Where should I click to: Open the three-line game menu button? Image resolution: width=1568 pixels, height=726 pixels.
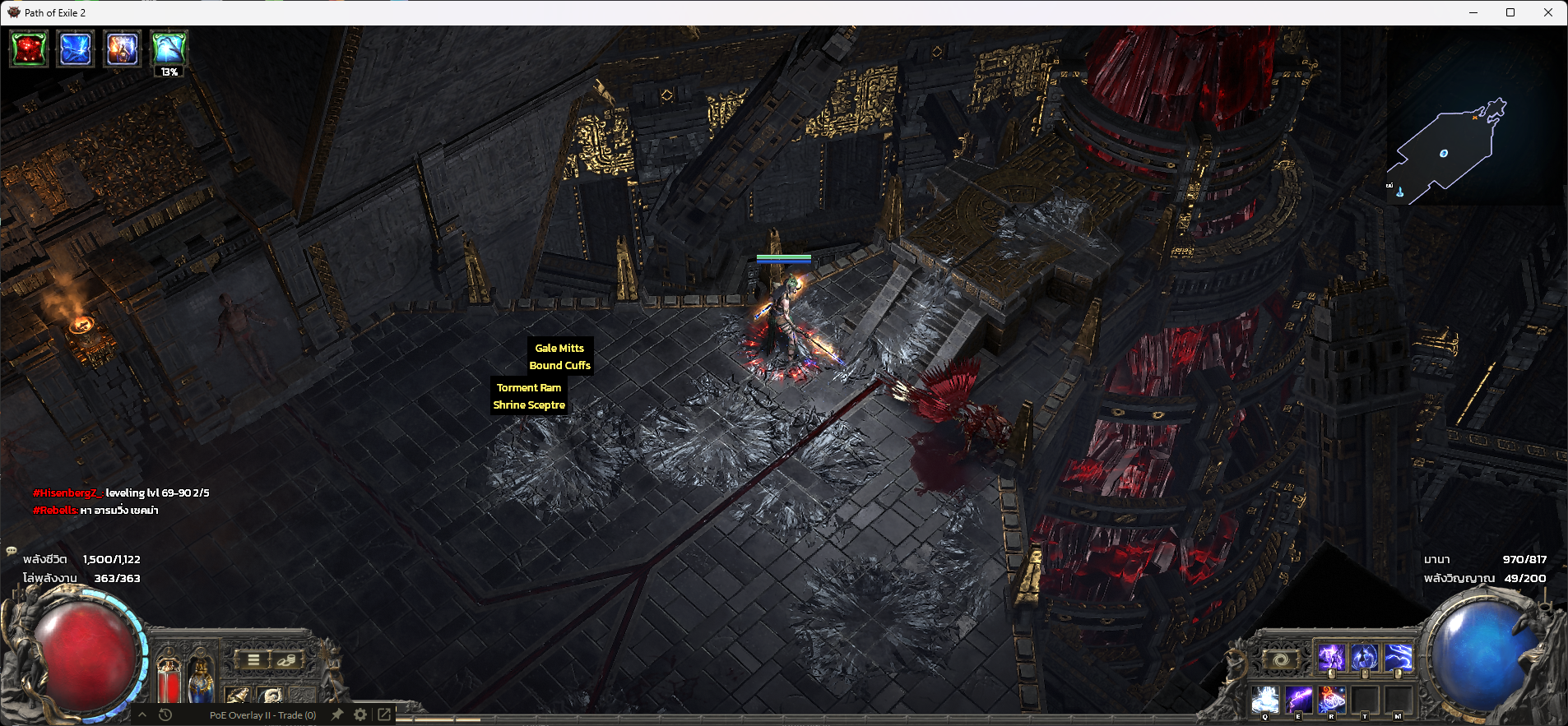tap(253, 659)
